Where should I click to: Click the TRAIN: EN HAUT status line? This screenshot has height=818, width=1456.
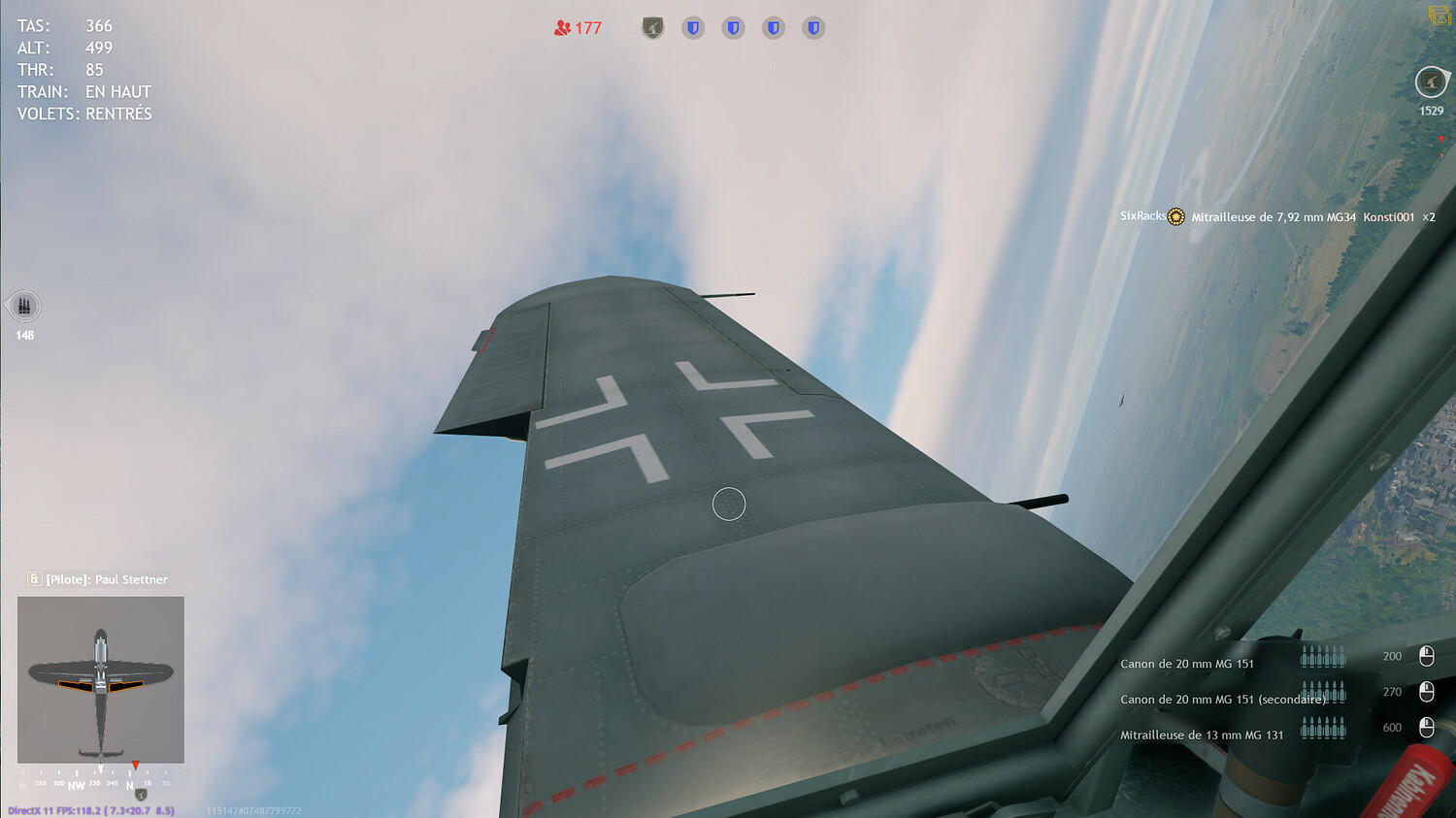(x=83, y=91)
